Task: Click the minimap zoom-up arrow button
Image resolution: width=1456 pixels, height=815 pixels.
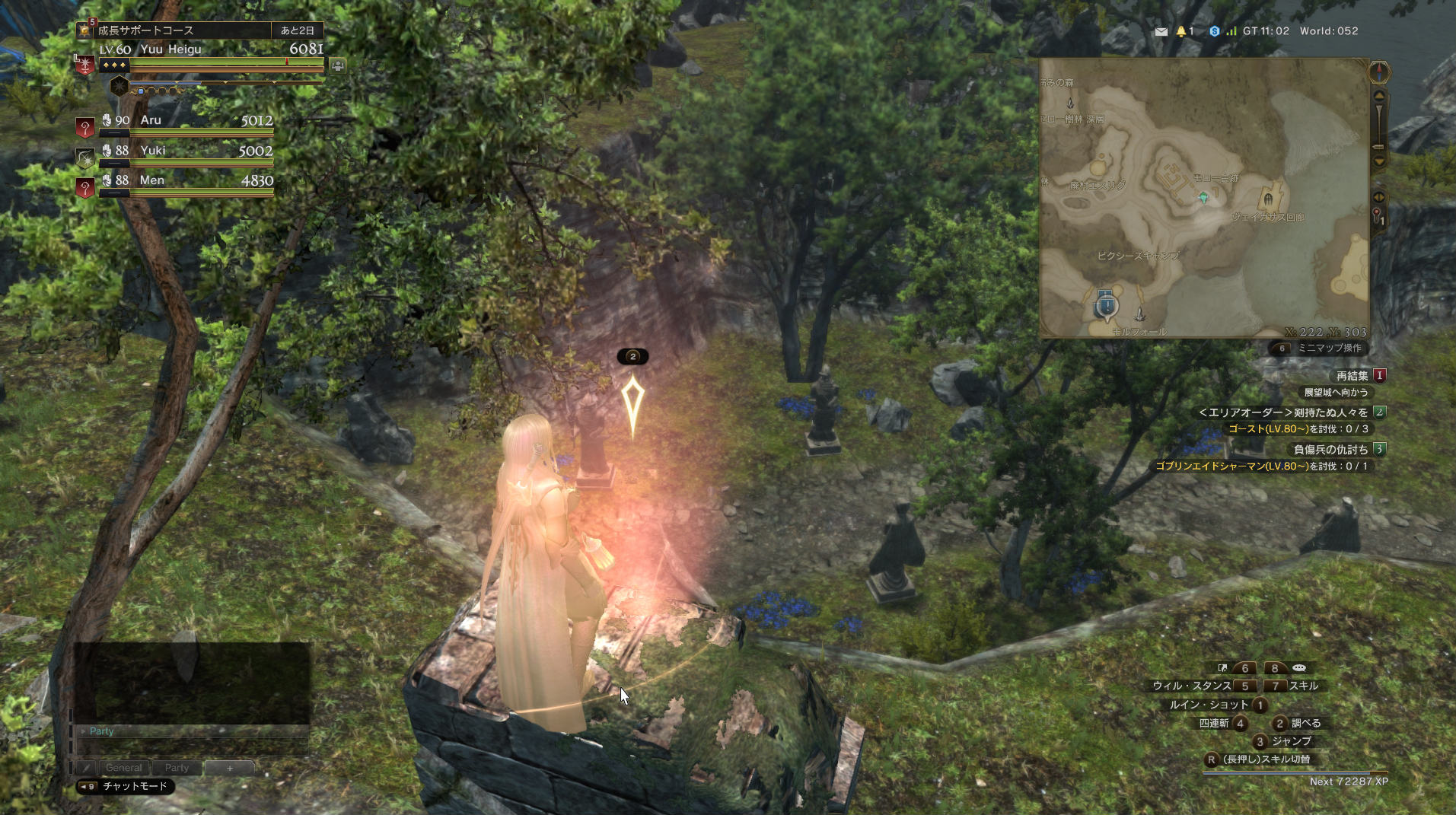Action: [x=1378, y=96]
